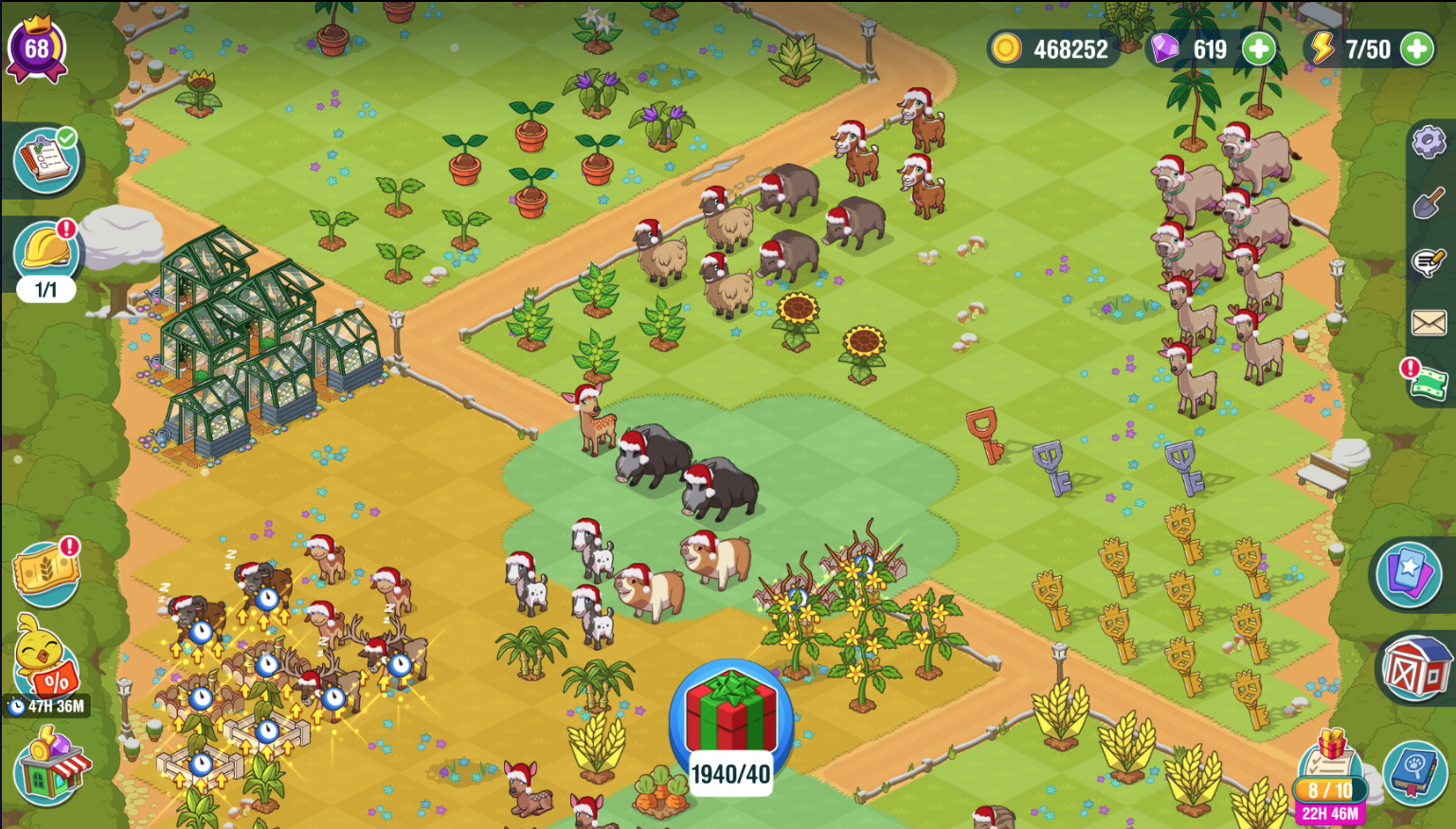The height and width of the screenshot is (829, 1456).
Task: Open the quest clipboard checklist
Action: click(45, 160)
